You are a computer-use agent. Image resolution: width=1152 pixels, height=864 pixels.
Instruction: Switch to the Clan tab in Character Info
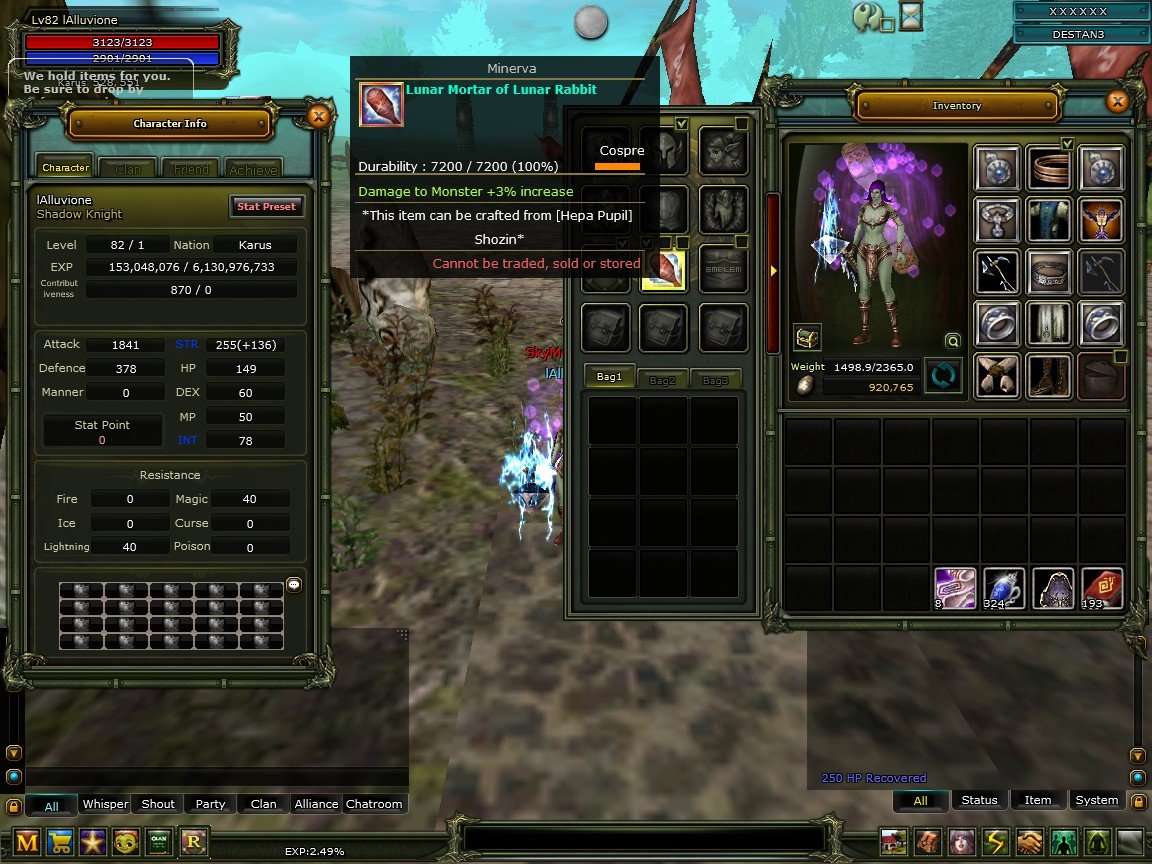[x=128, y=169]
